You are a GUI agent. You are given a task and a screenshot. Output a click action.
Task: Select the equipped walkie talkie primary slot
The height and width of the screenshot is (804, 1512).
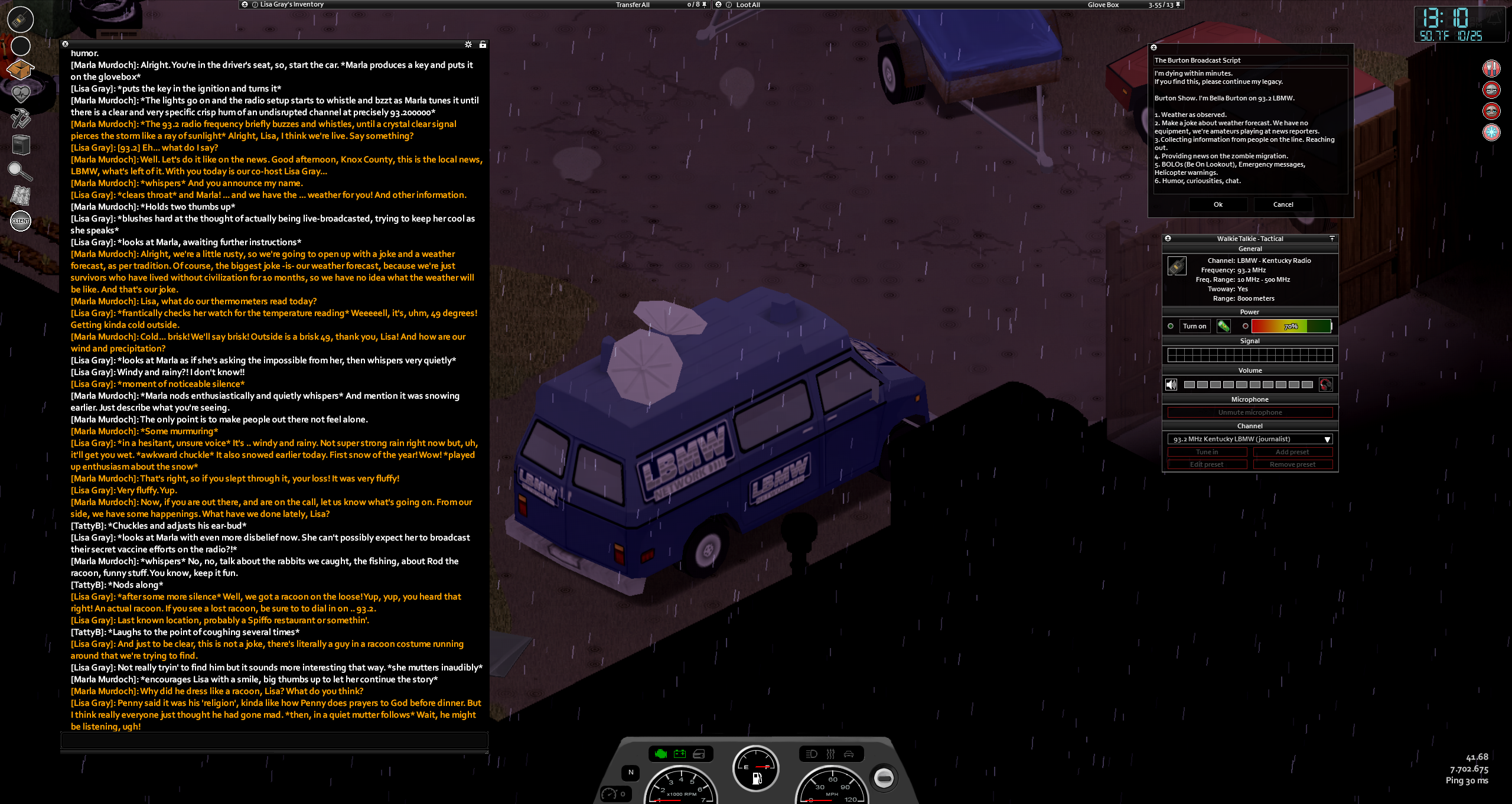21,19
